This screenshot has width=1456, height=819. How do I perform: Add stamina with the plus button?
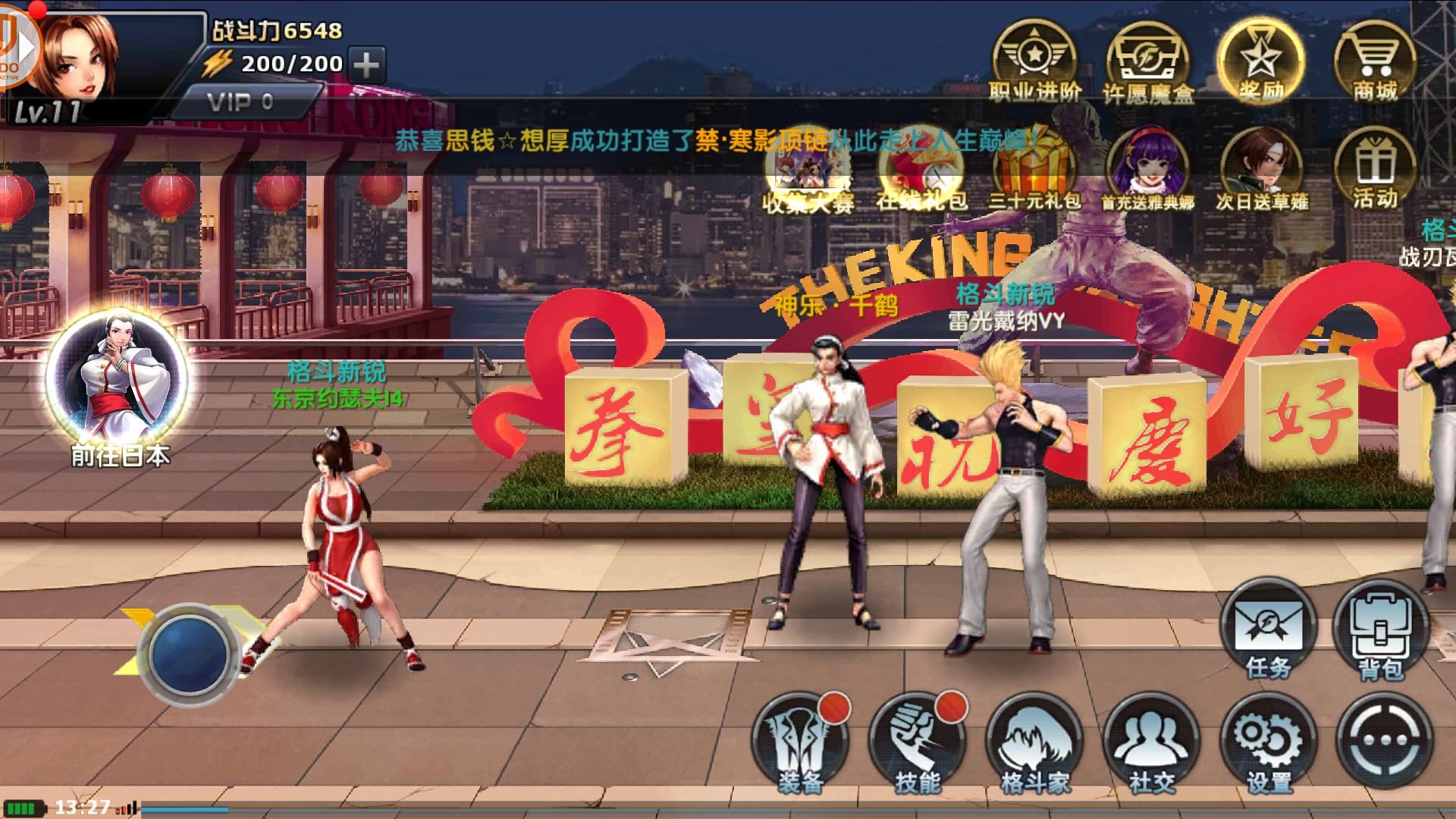click(x=367, y=64)
